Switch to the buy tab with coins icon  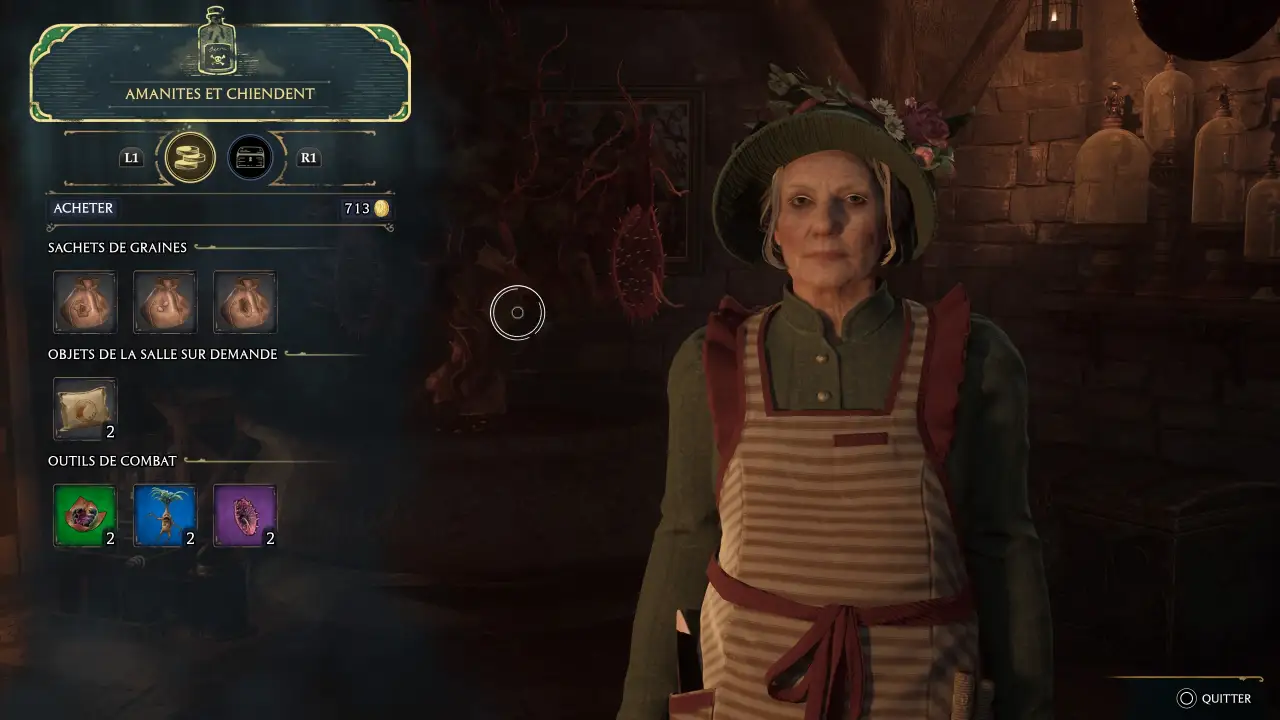190,157
